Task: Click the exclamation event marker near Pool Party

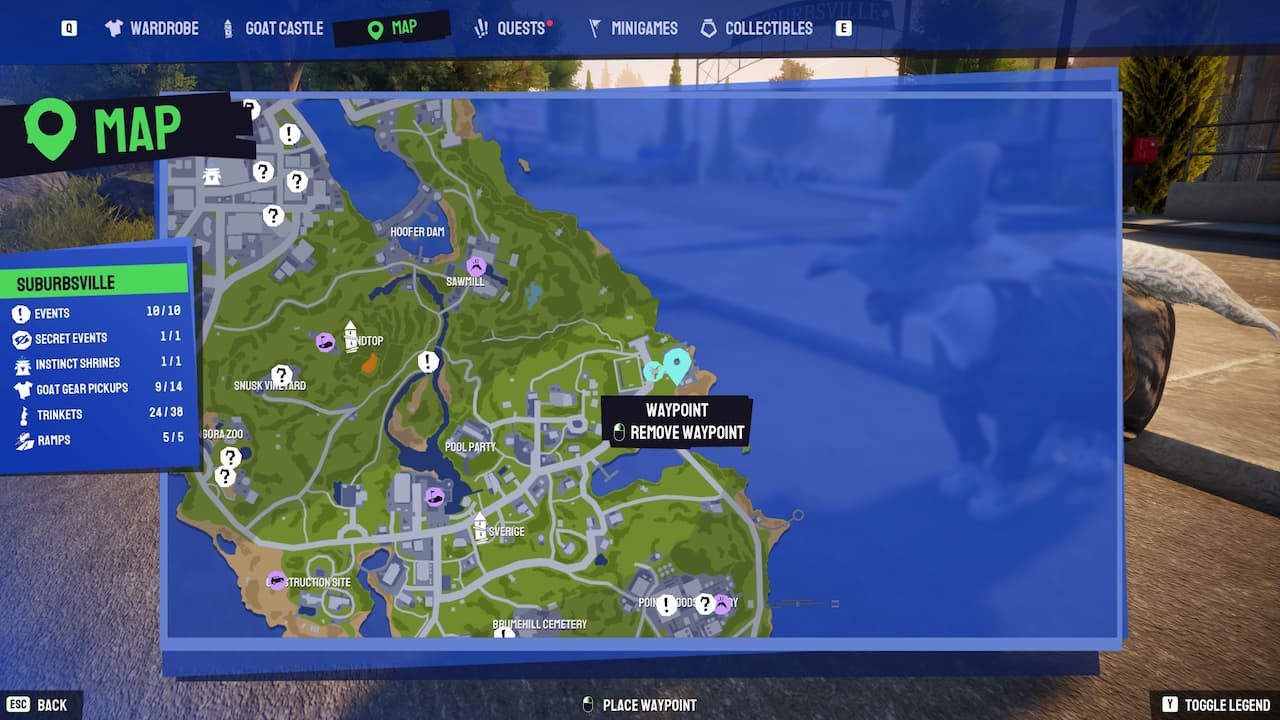Action: coord(430,362)
